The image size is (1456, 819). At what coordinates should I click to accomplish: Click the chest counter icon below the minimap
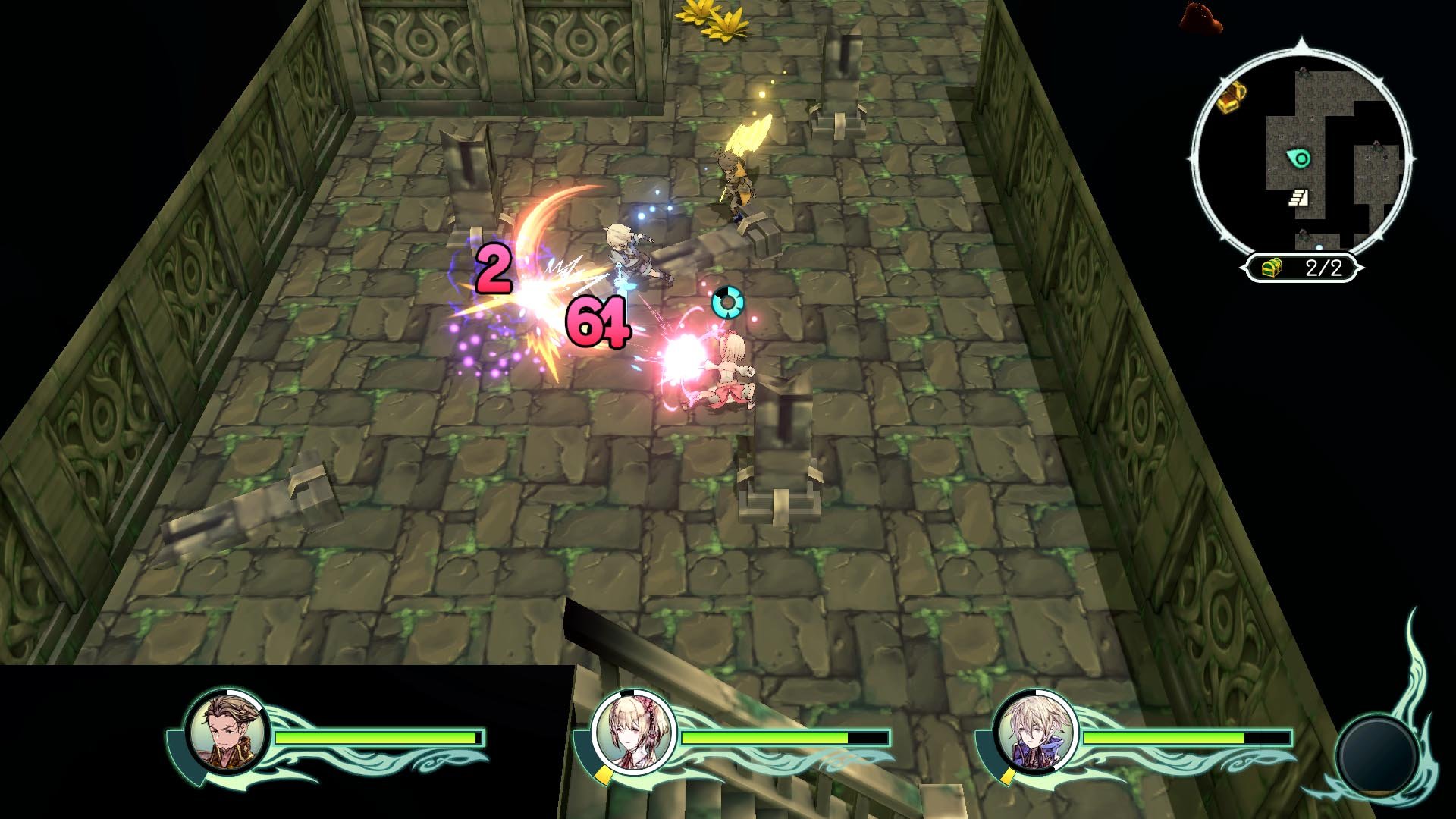pos(1270,267)
